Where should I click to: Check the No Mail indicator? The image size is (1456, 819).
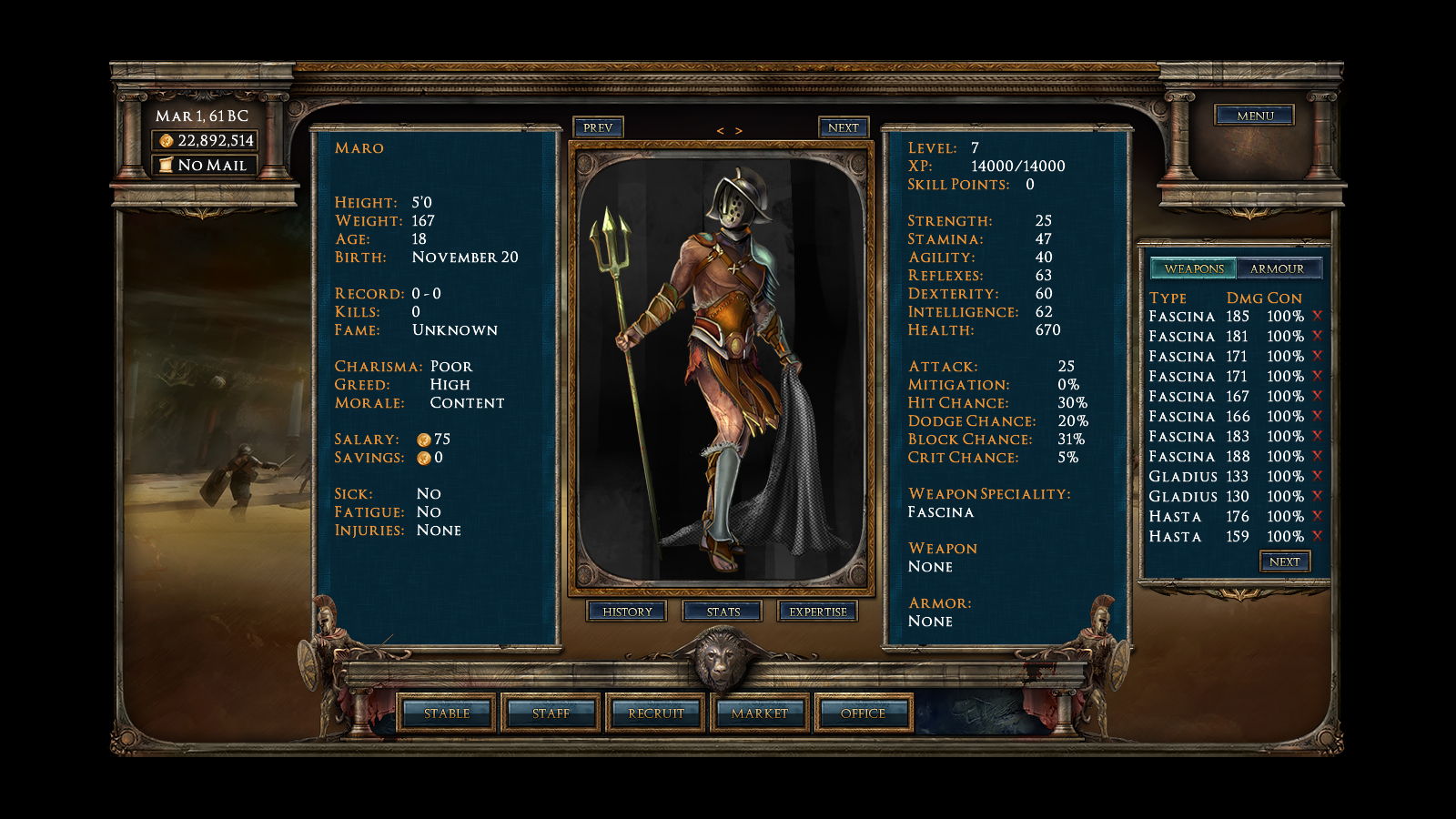pos(205,165)
